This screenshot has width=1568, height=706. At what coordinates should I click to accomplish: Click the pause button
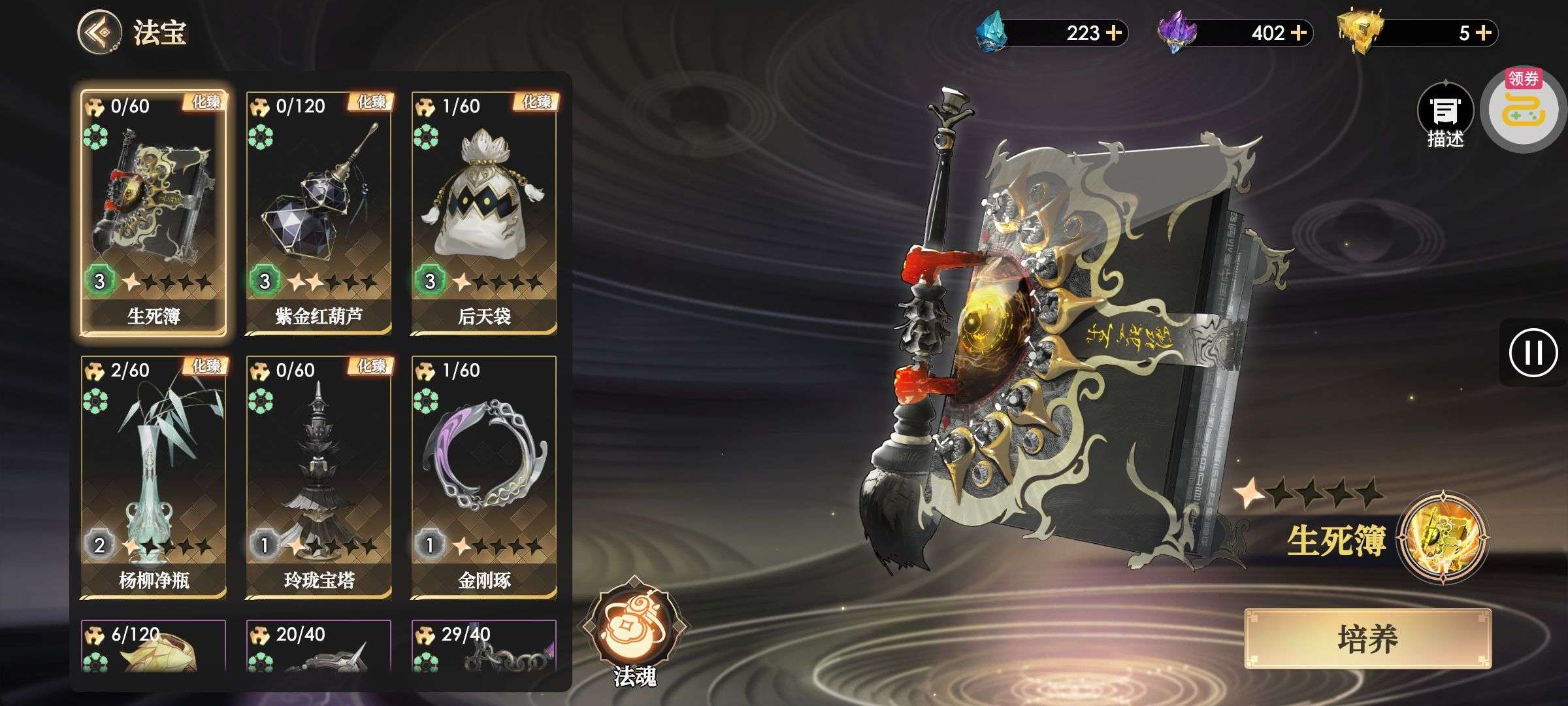click(x=1533, y=353)
